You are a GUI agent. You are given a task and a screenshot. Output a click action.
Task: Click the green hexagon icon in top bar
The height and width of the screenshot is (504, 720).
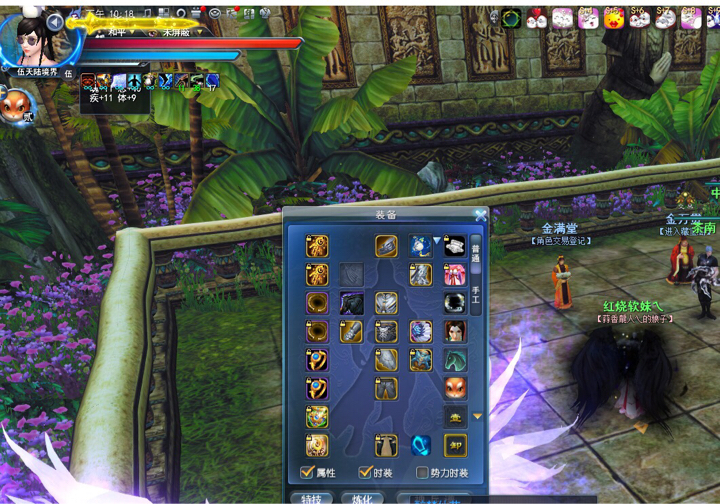click(x=511, y=17)
